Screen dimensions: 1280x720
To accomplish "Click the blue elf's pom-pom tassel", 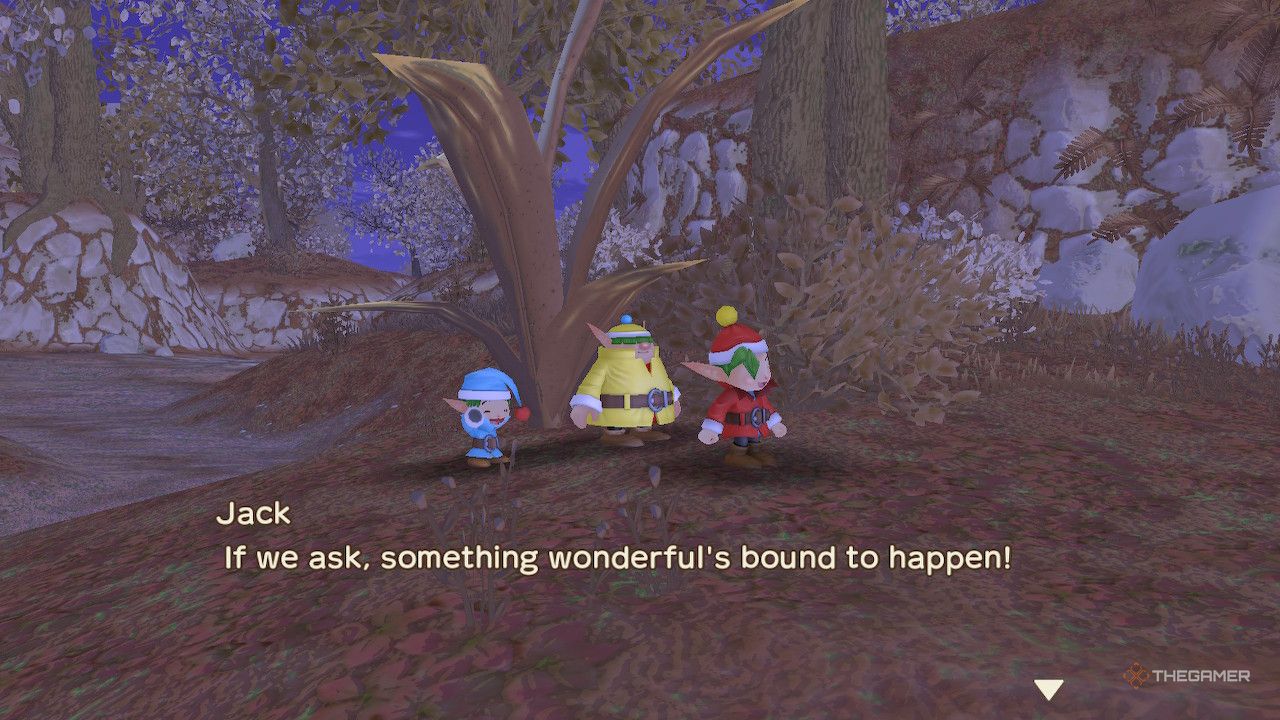I will coord(522,414).
